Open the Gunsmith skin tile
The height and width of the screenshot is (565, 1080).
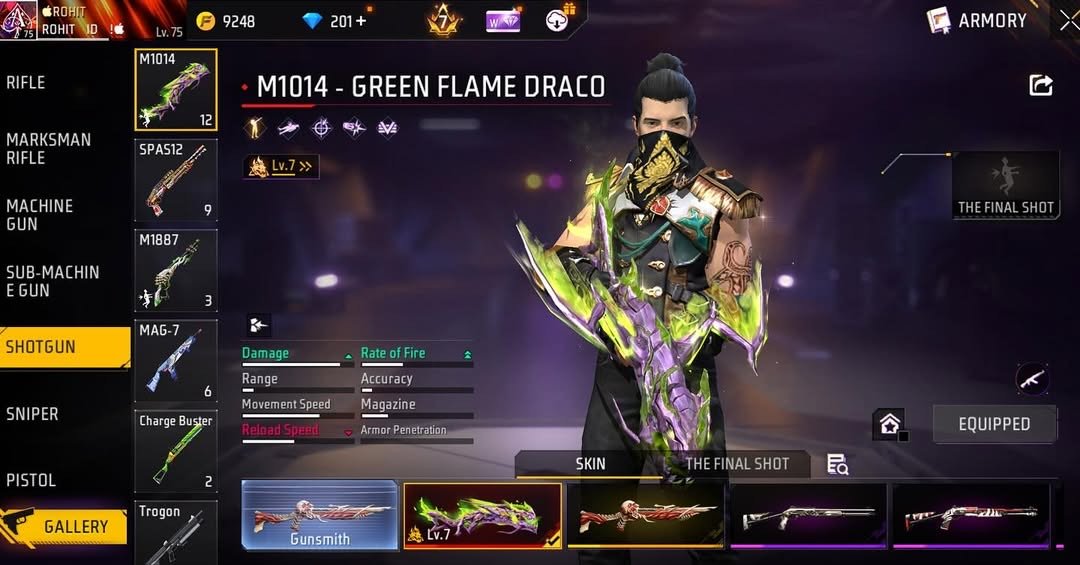coord(320,516)
